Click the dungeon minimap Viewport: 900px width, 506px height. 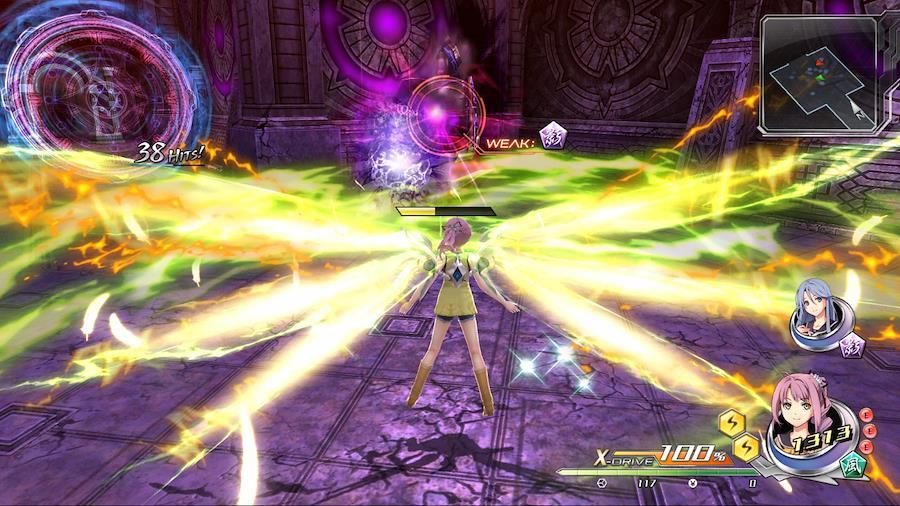[818, 75]
